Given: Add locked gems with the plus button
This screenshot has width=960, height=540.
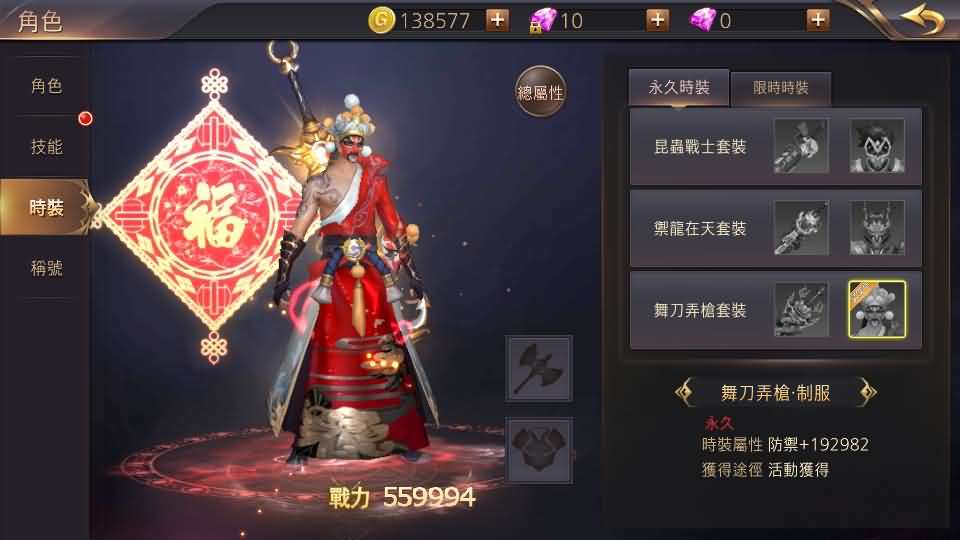Looking at the screenshot, I should (657, 20).
